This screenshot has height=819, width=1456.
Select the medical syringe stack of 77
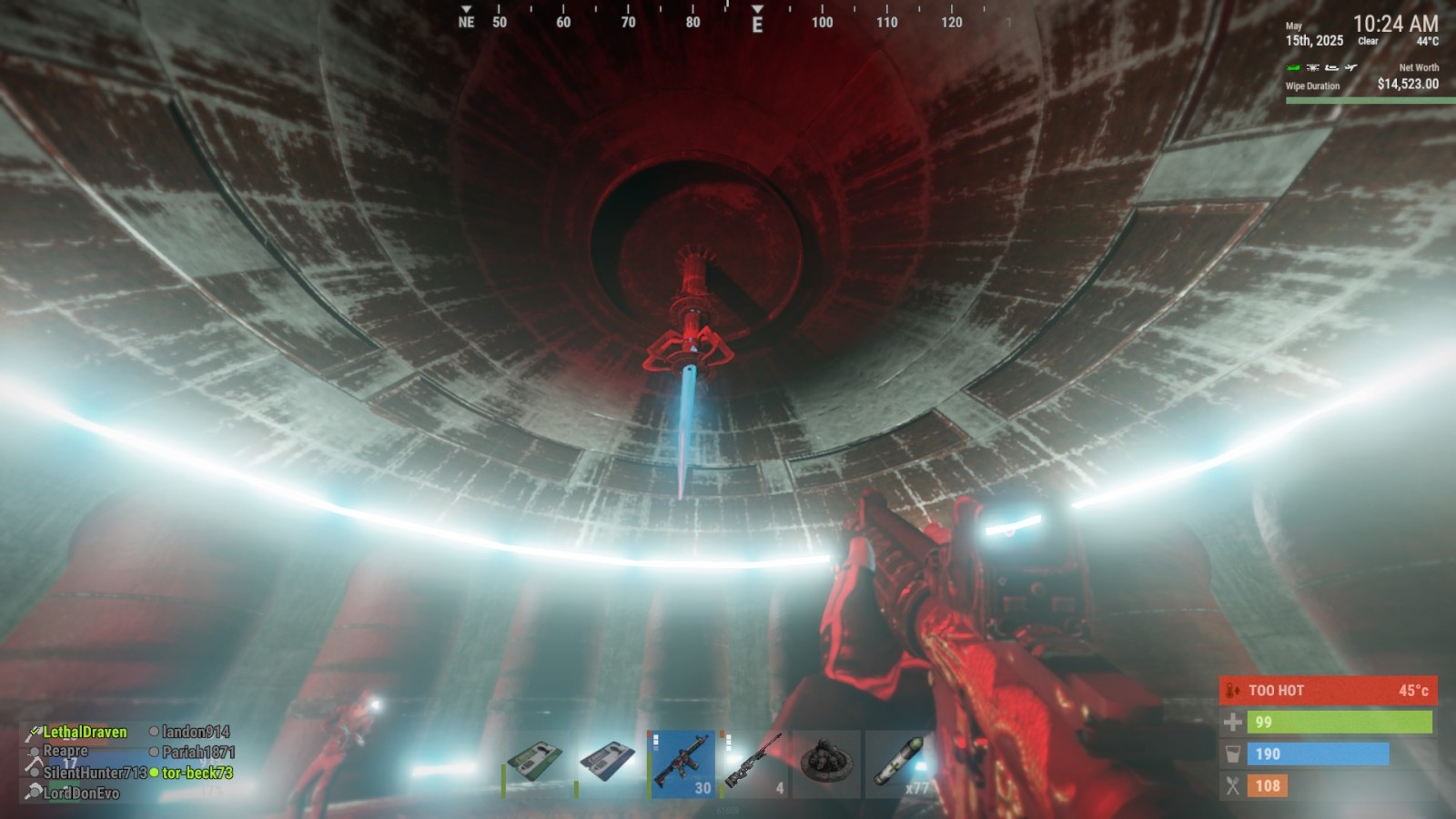(x=899, y=763)
